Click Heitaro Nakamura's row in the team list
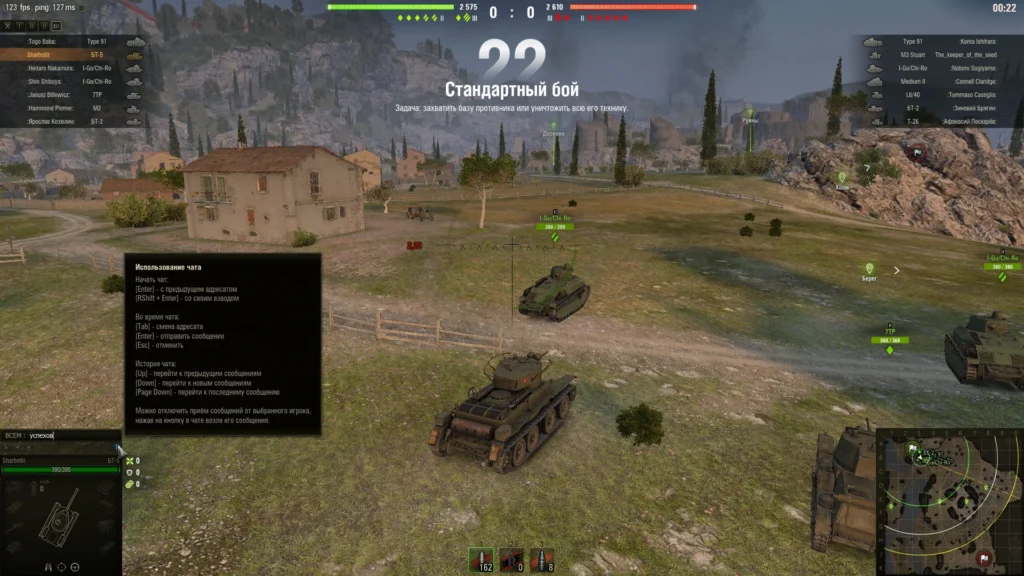This screenshot has width=1024, height=576. point(70,68)
